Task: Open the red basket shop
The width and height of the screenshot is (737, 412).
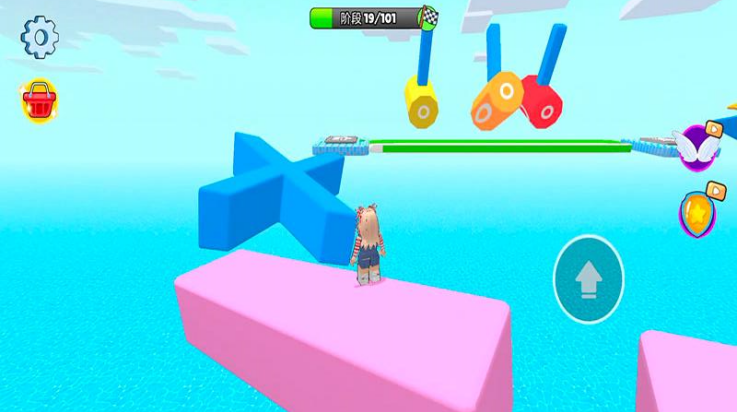Action: 38,100
